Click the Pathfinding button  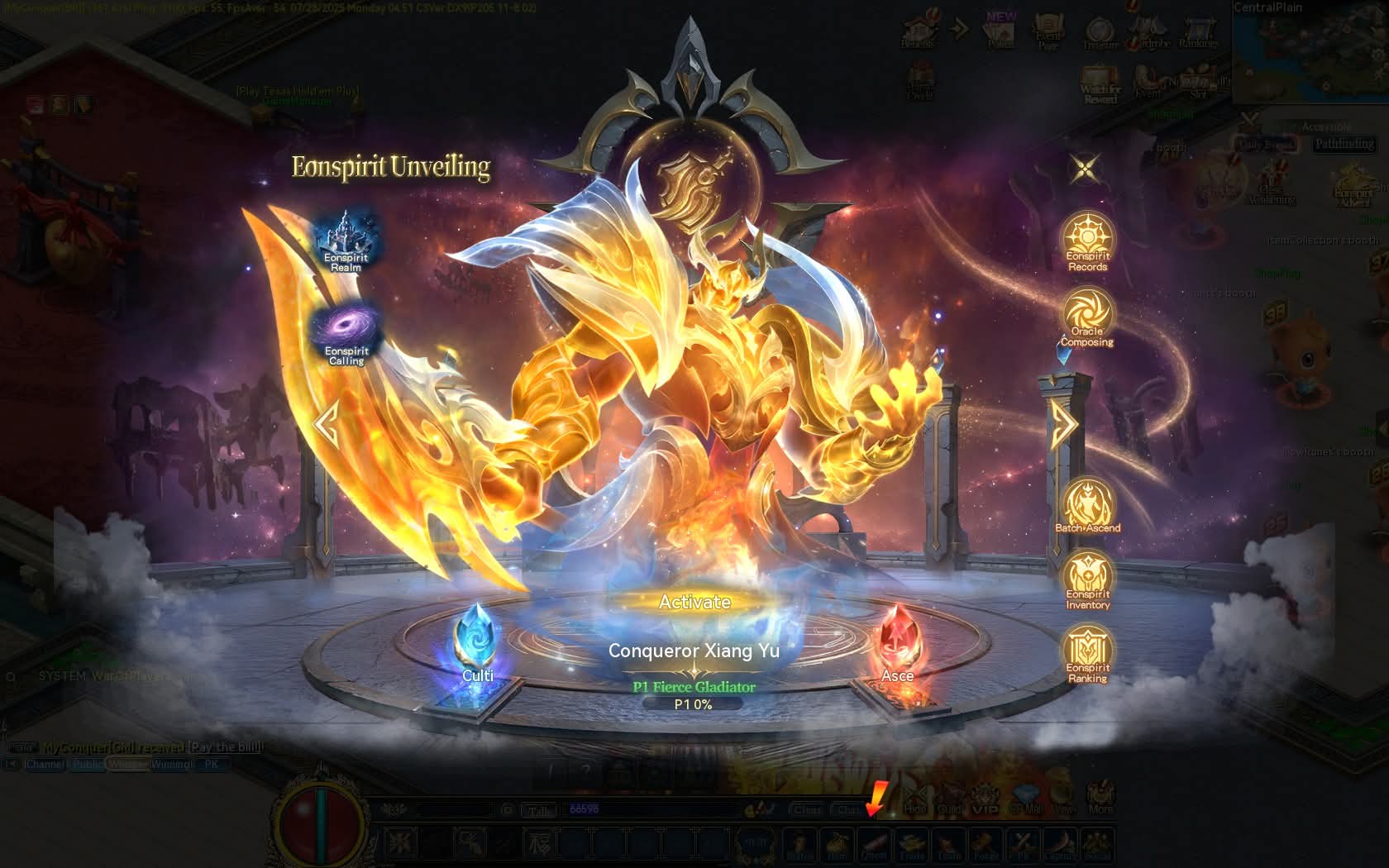click(1344, 144)
